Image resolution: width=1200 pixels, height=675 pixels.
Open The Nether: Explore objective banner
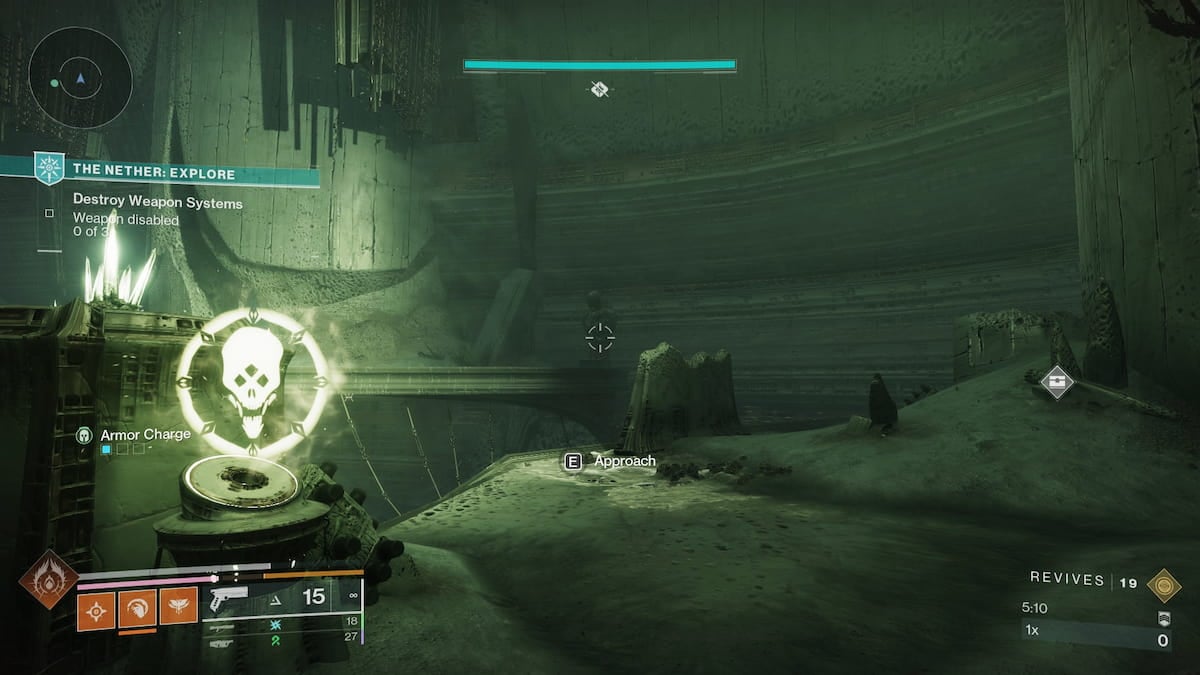point(153,174)
